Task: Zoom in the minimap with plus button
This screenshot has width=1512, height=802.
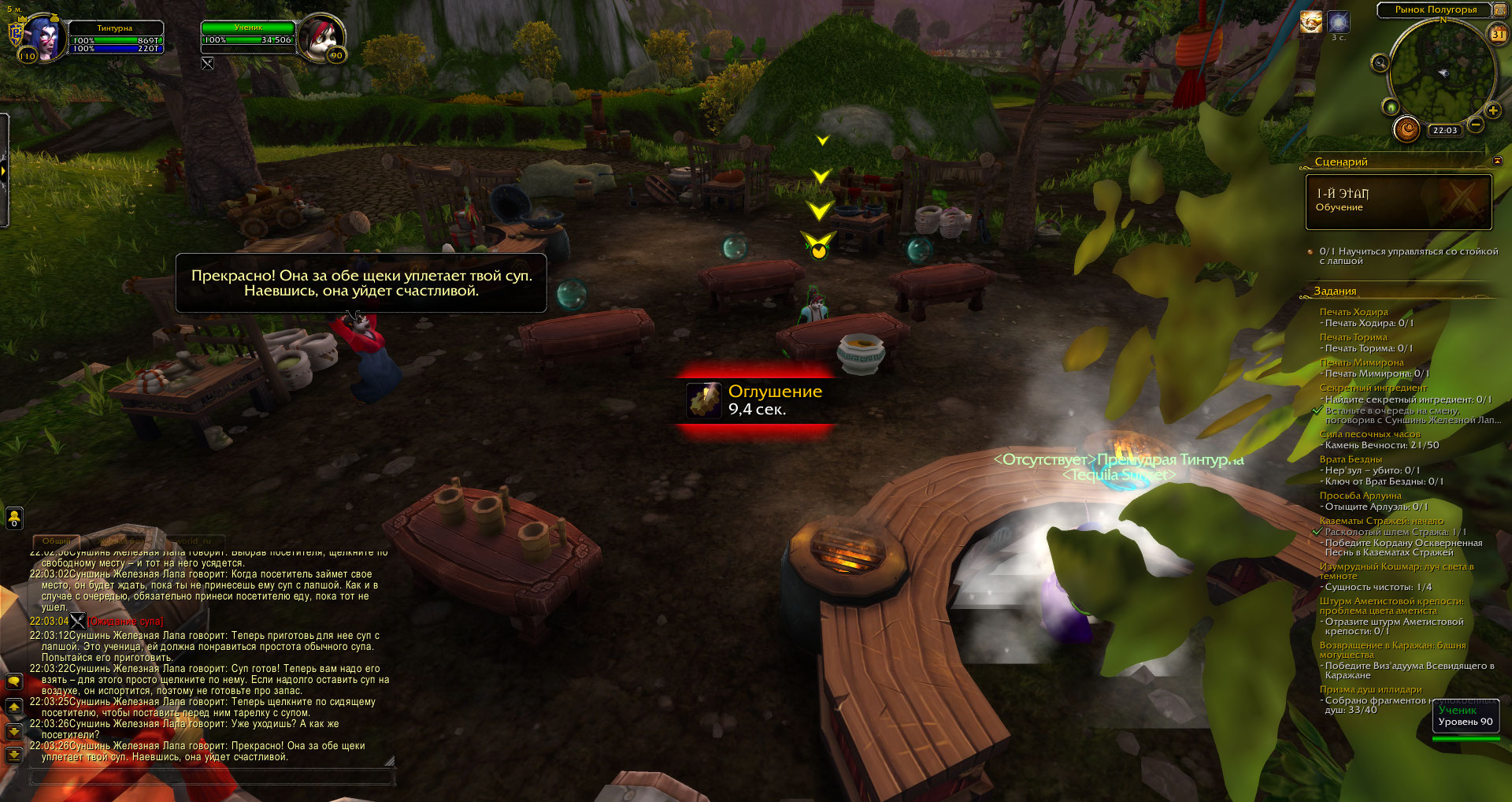Action: [x=1493, y=110]
